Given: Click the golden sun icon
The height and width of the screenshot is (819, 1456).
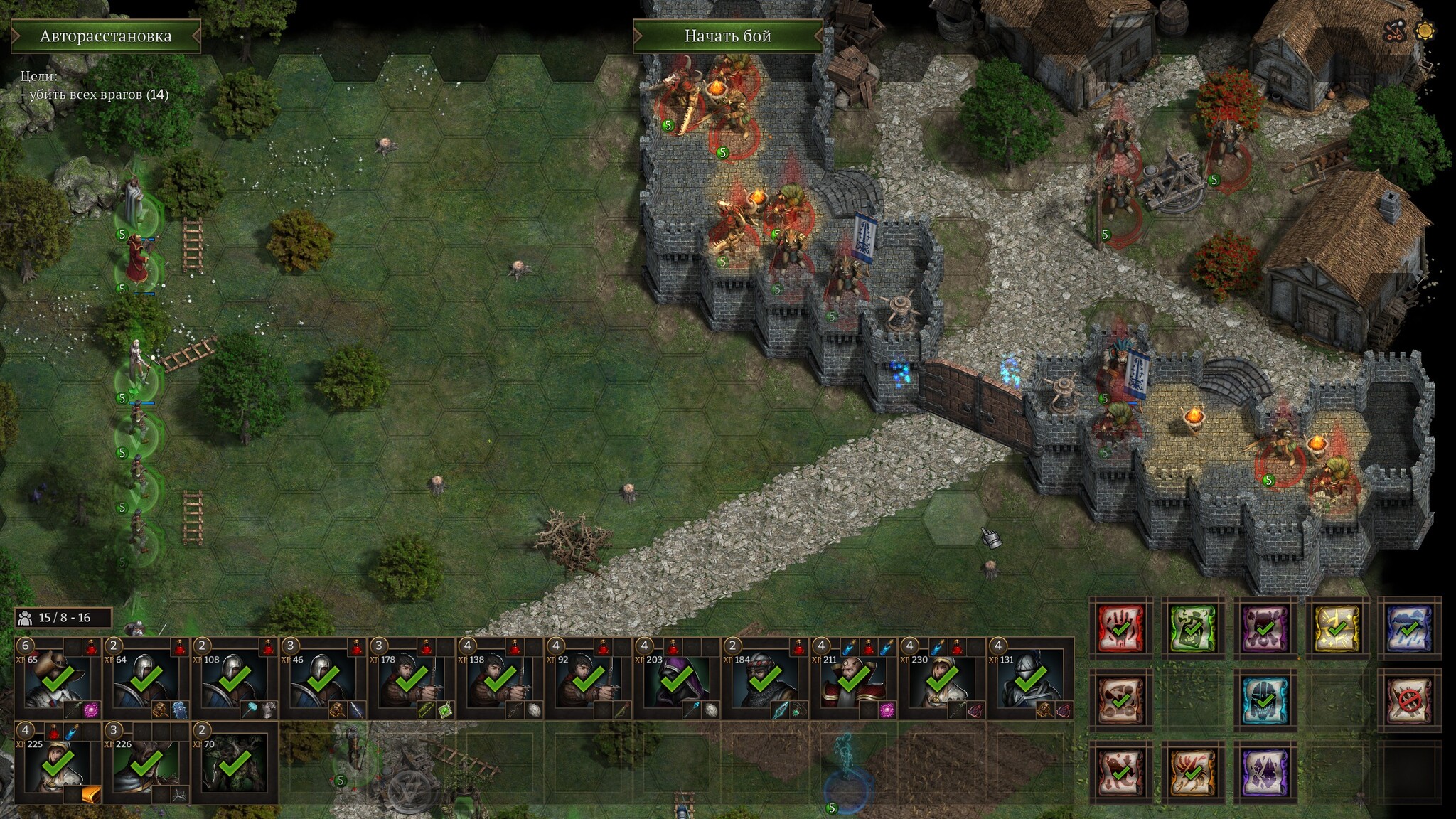Looking at the screenshot, I should (x=1425, y=31).
